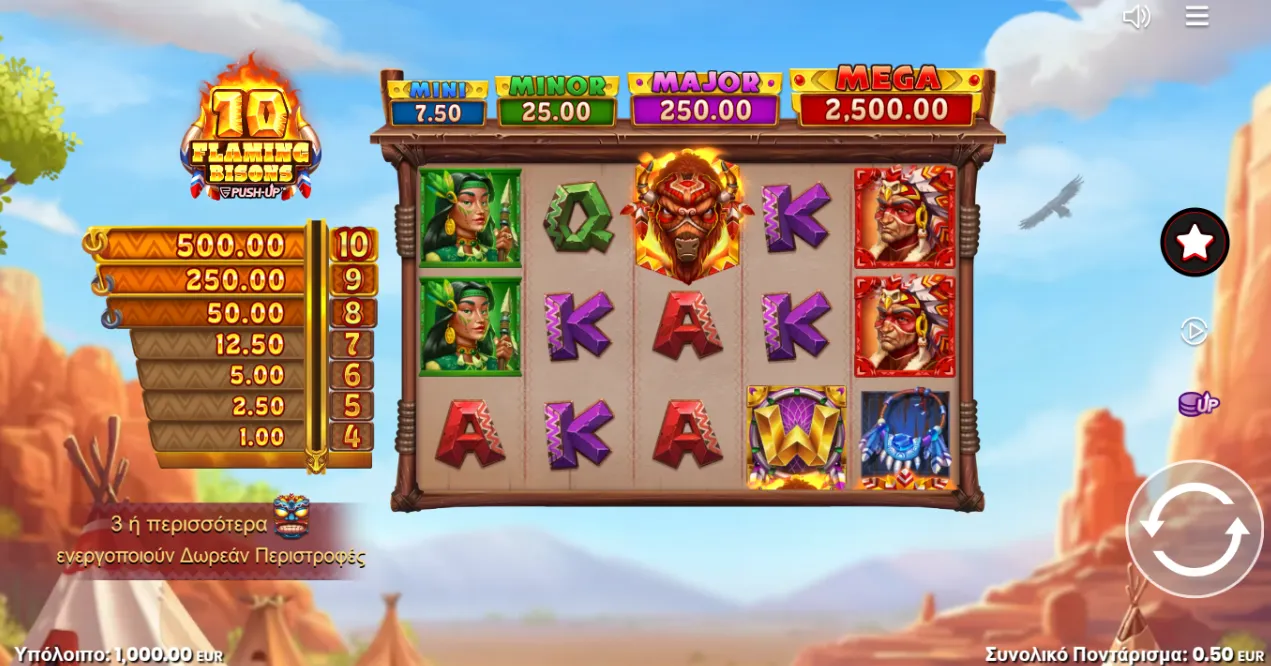This screenshot has height=666, width=1271.
Task: Open the bet coins UP button
Action: click(1197, 404)
